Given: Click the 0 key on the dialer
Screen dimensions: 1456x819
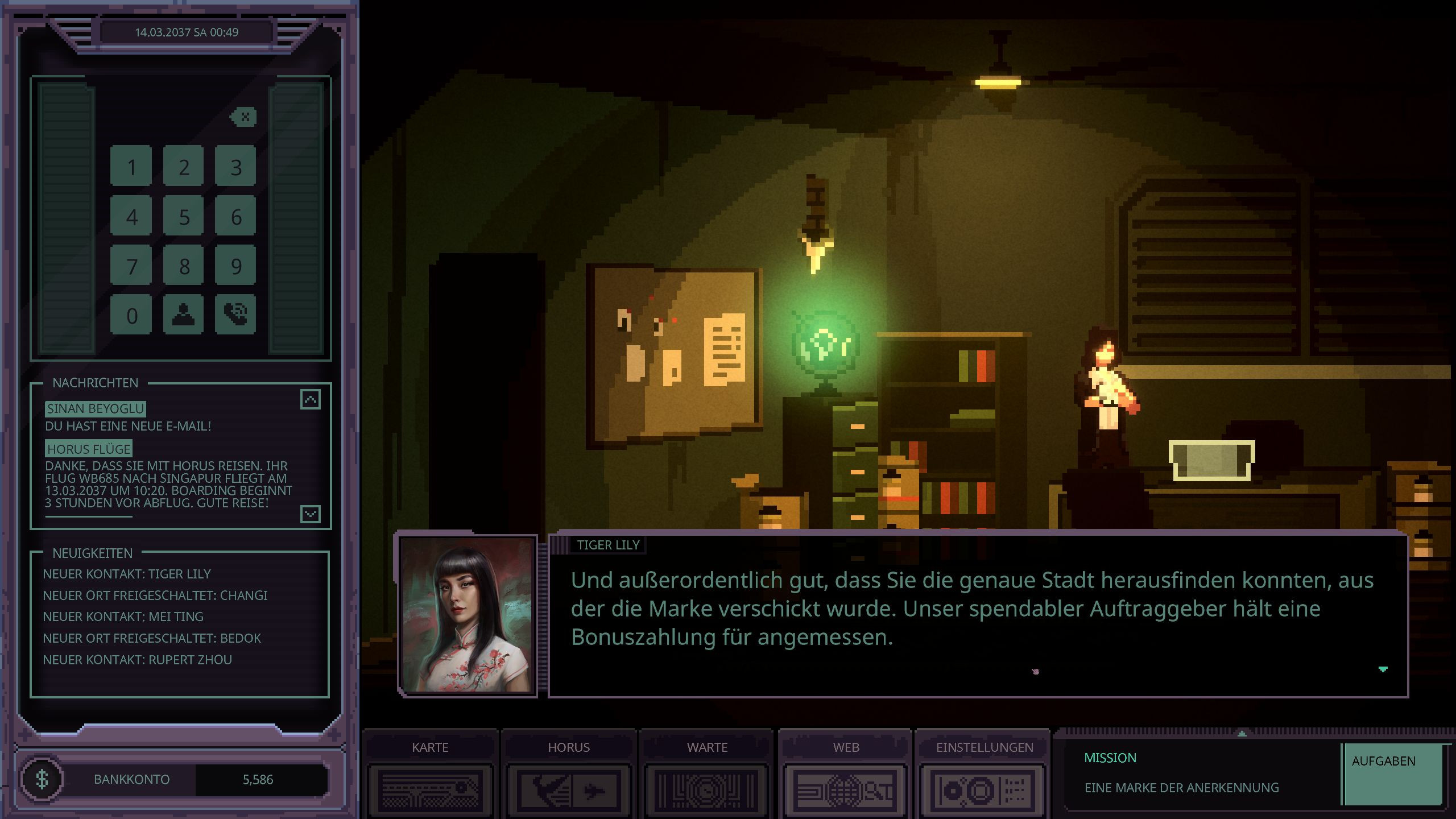Looking at the screenshot, I should [131, 315].
